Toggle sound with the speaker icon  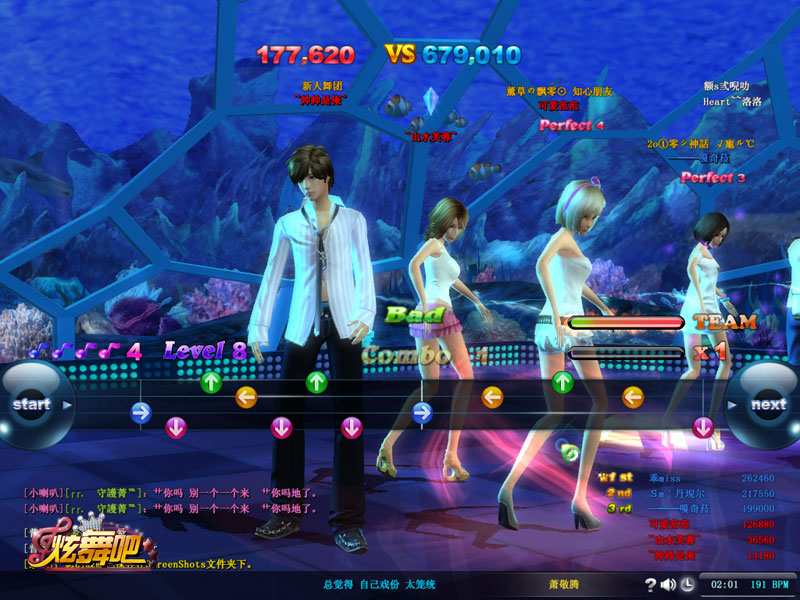[668, 584]
